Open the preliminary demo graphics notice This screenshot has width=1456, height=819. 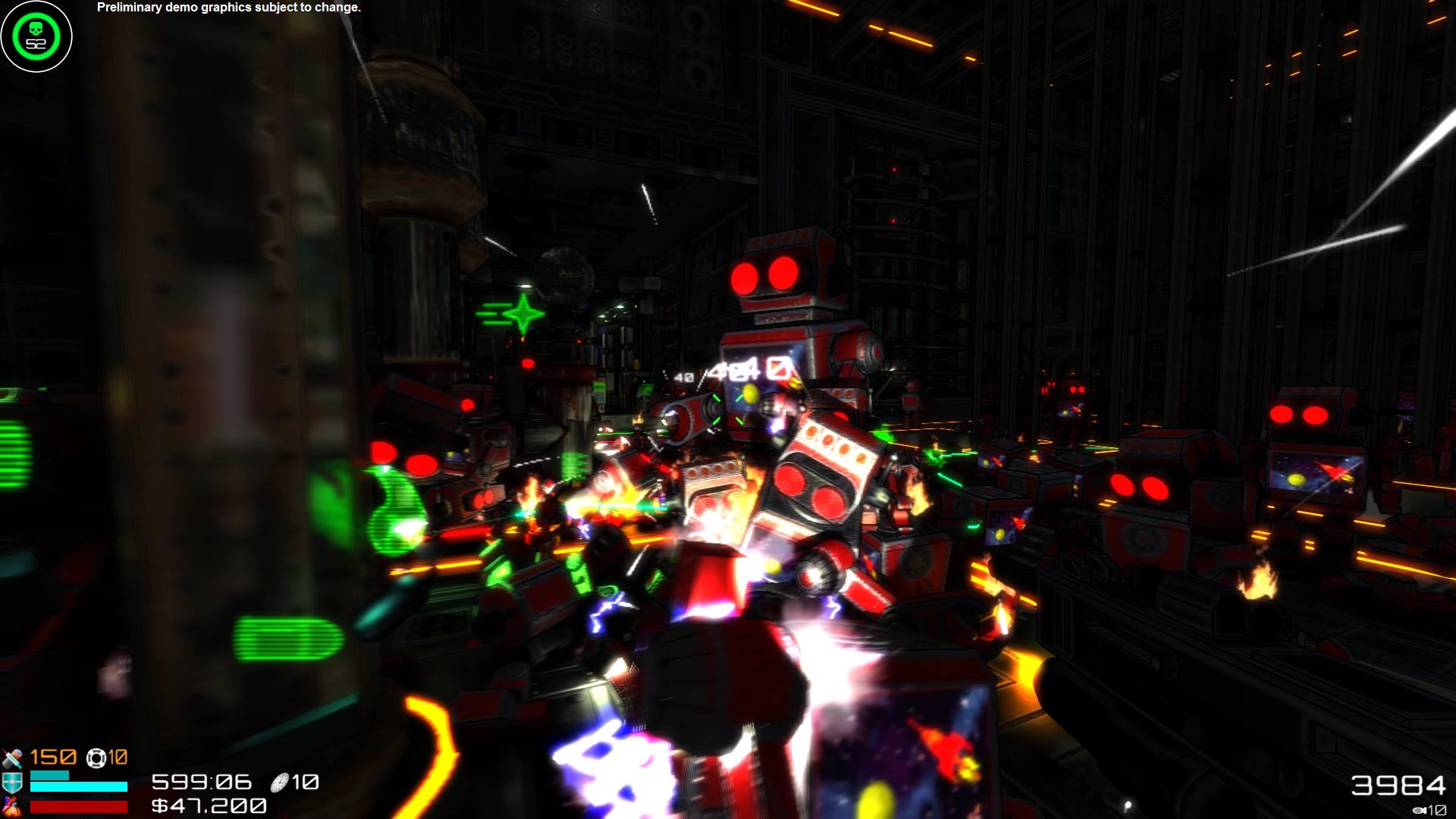[x=227, y=9]
